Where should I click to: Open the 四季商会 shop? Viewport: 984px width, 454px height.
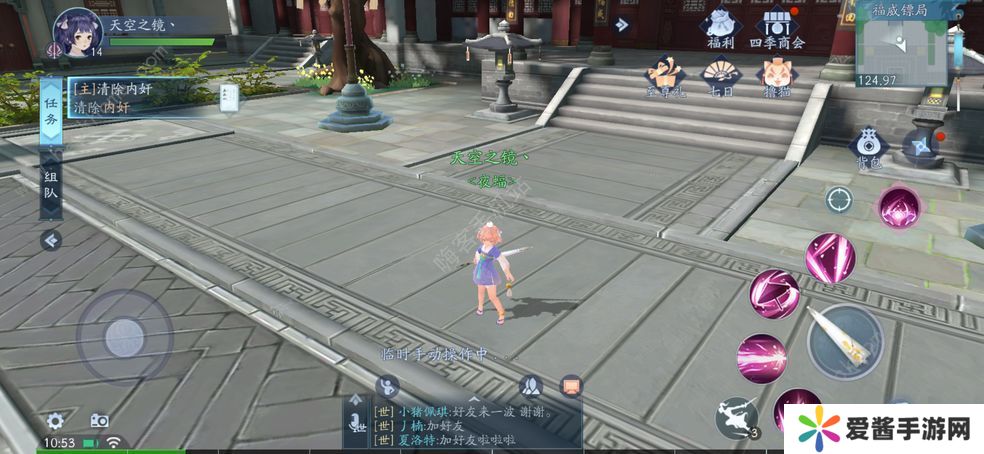click(x=783, y=26)
